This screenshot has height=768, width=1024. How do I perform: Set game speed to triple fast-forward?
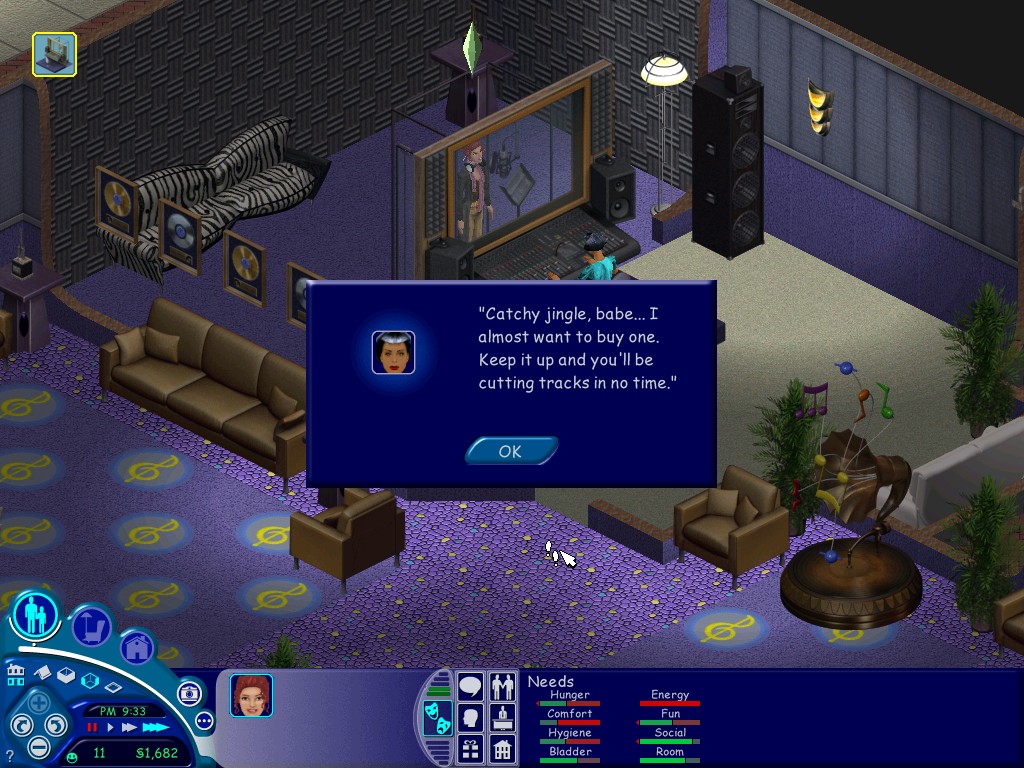(154, 728)
